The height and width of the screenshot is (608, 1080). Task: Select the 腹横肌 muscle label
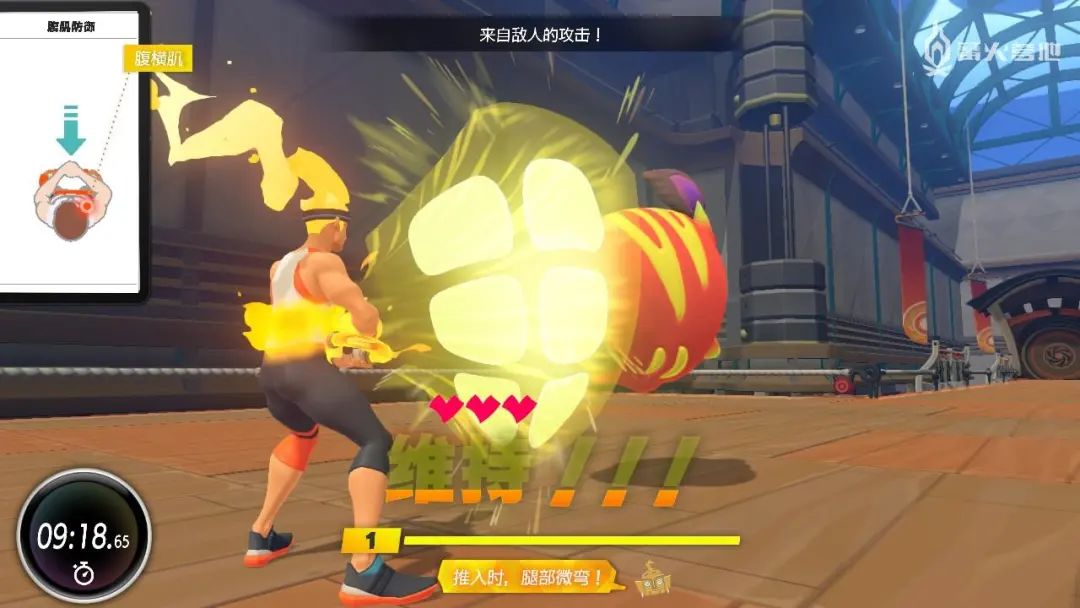(x=157, y=59)
